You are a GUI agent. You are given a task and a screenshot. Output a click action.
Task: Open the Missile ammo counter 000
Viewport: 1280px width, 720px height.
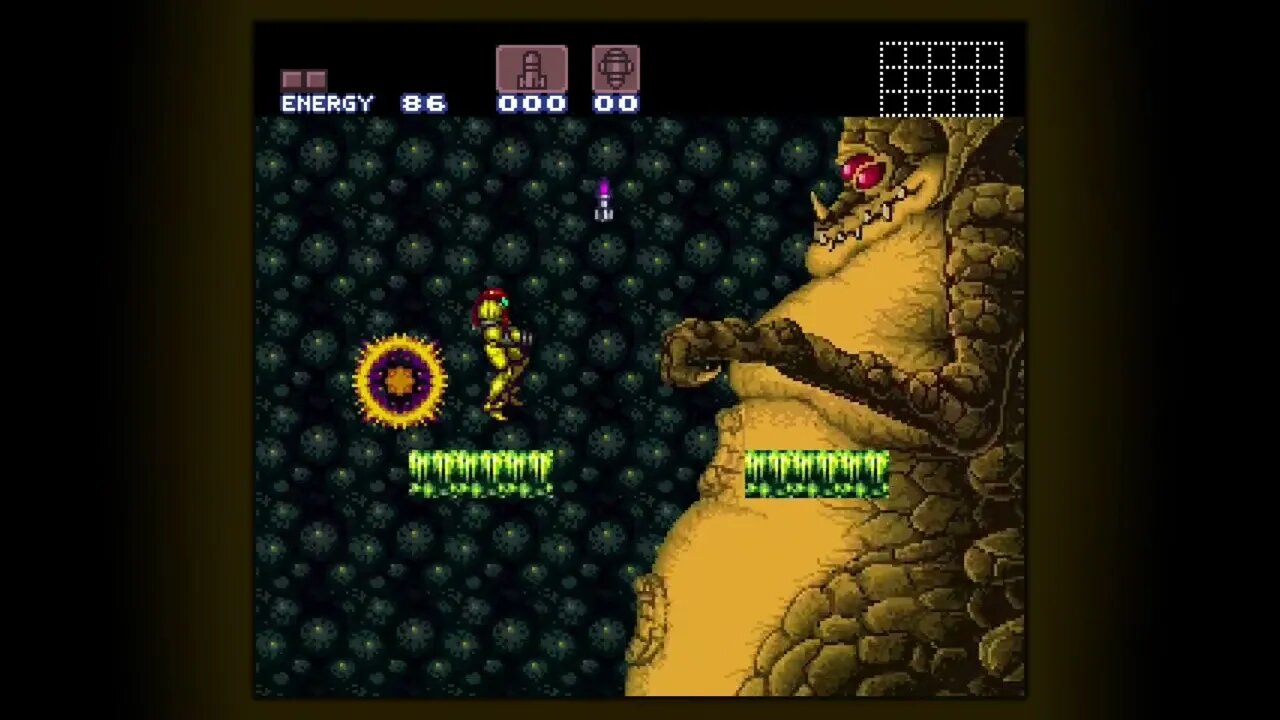click(x=532, y=102)
